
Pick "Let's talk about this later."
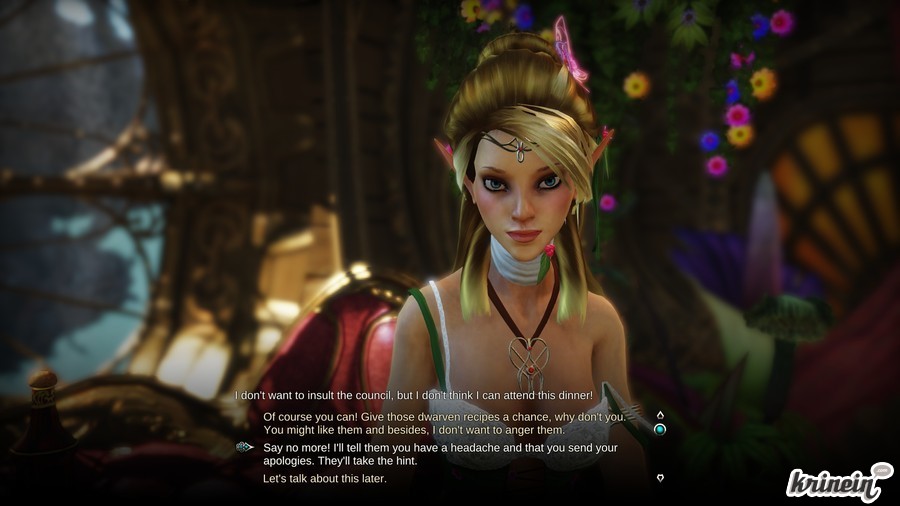point(325,479)
